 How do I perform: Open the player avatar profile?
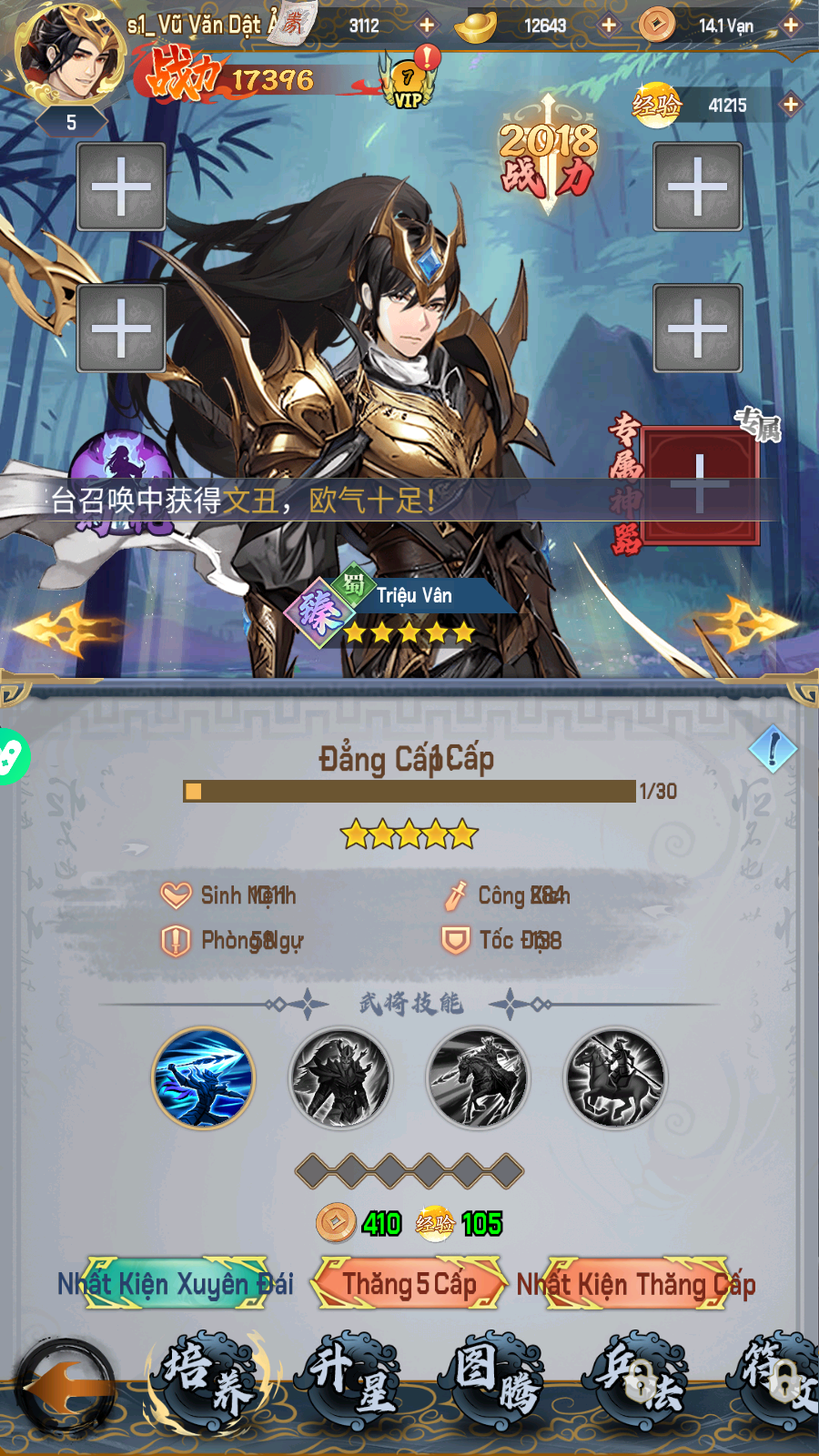pos(71,53)
